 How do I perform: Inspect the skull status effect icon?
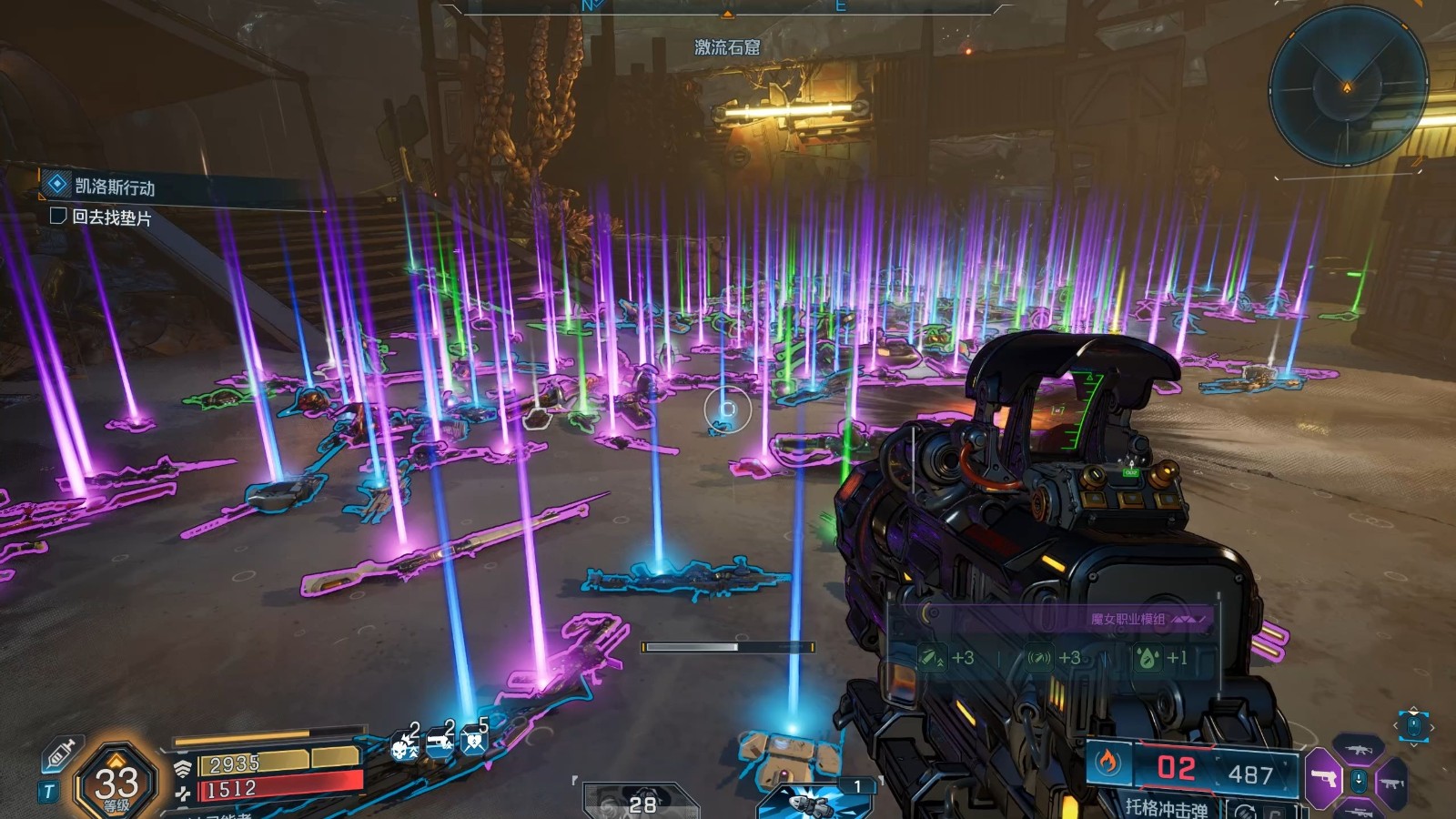coord(404,746)
